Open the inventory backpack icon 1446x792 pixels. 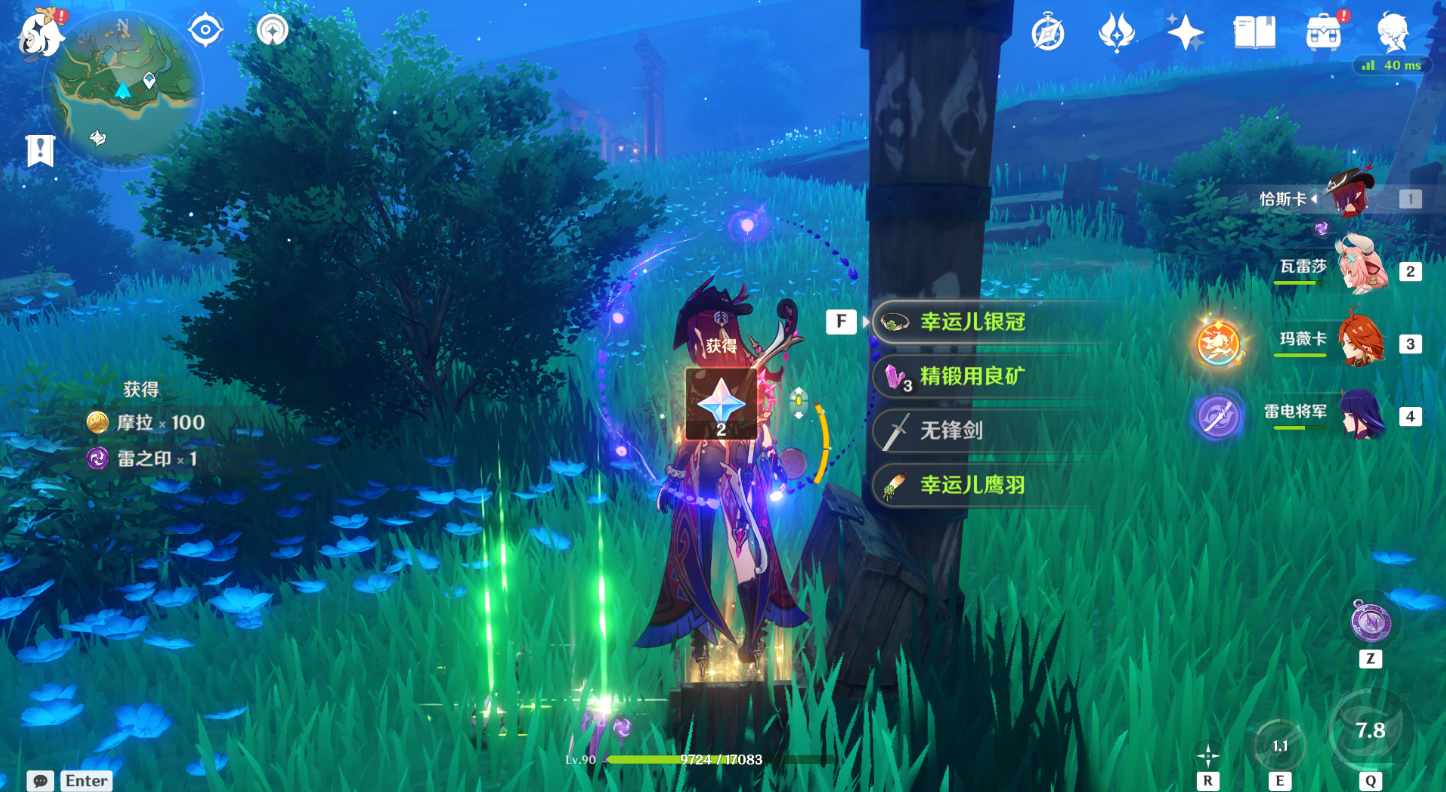(1323, 33)
